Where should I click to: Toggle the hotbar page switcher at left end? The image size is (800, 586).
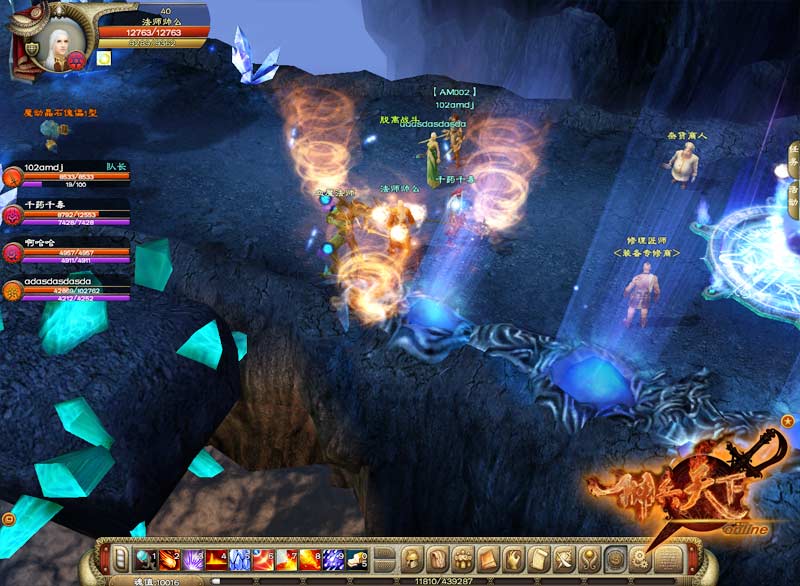coord(119,558)
